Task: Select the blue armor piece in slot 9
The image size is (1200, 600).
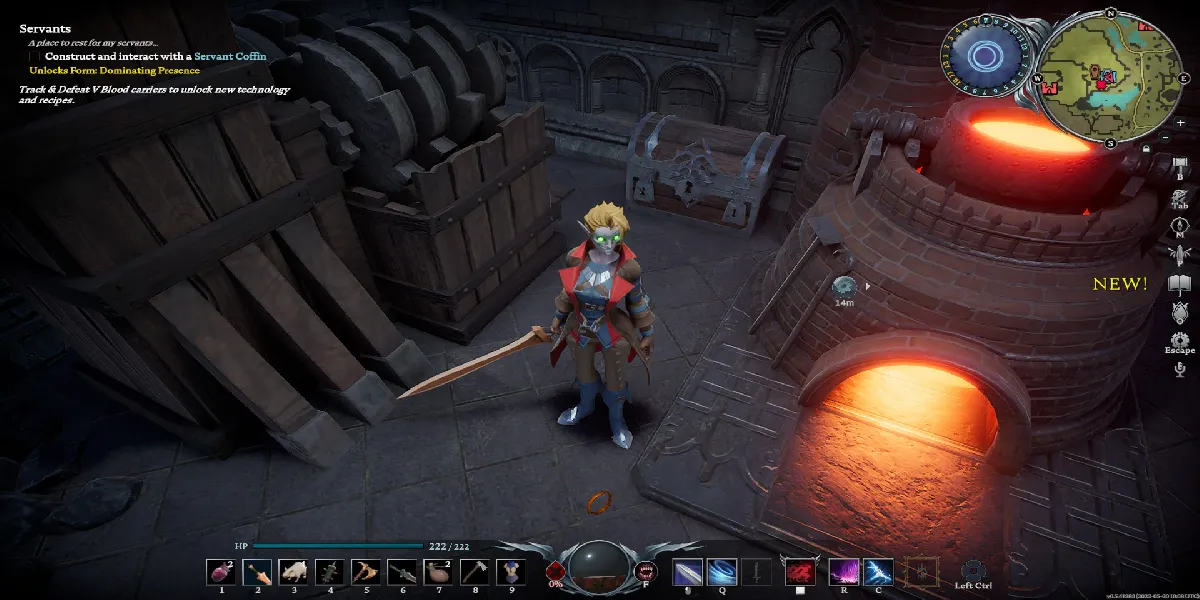Action: 509,572
